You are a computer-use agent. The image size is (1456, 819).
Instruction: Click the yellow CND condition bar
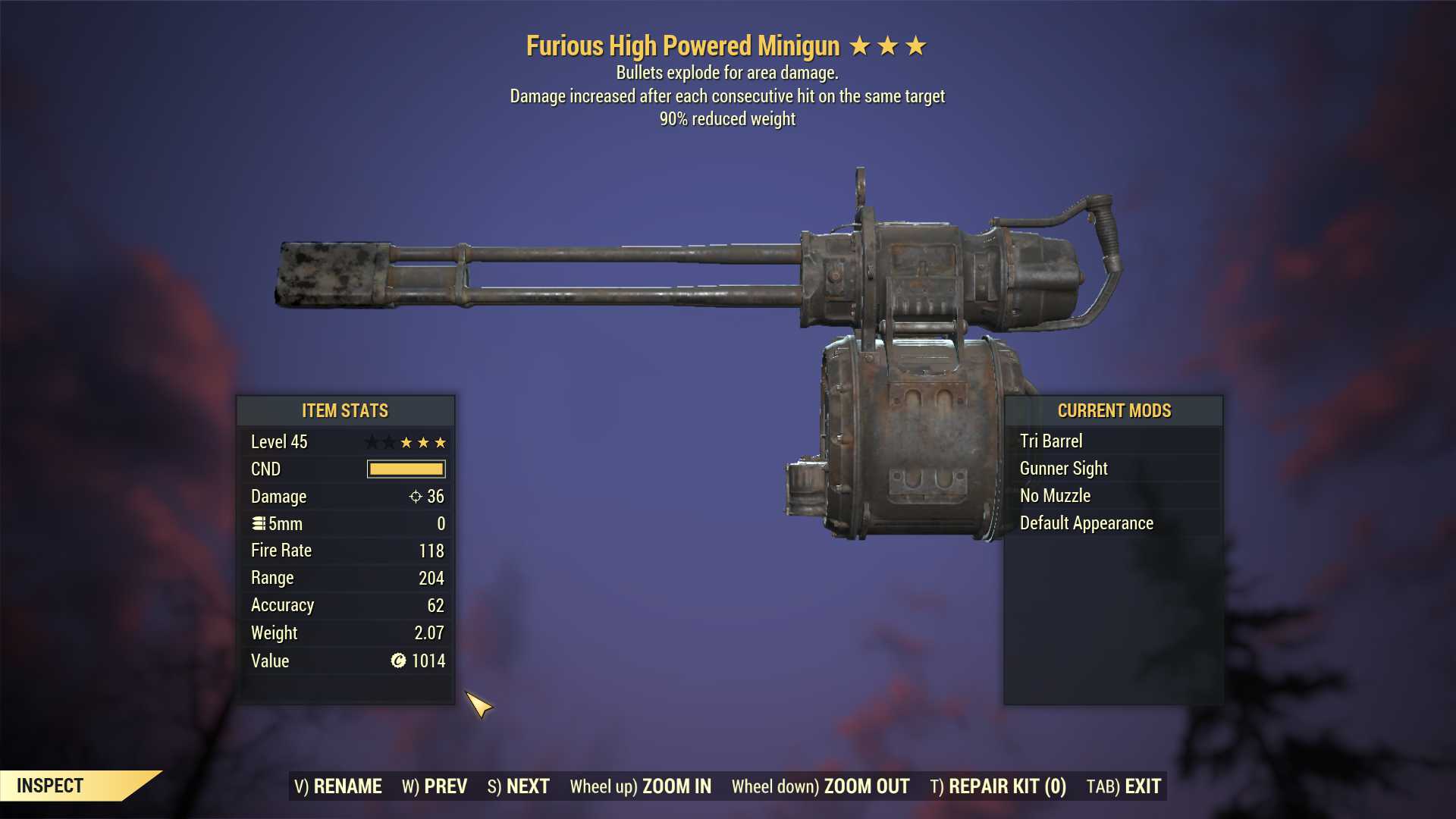coord(406,469)
